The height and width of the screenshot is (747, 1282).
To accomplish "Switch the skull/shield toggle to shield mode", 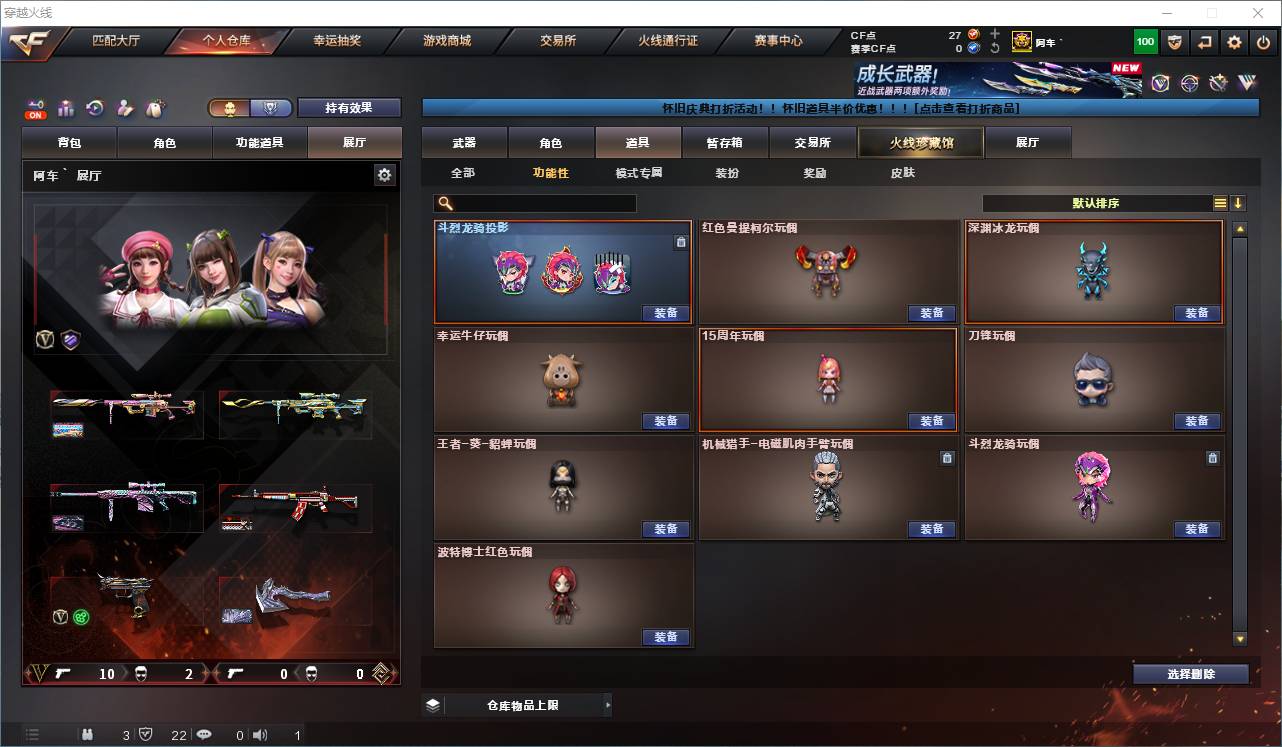I will click(x=272, y=107).
